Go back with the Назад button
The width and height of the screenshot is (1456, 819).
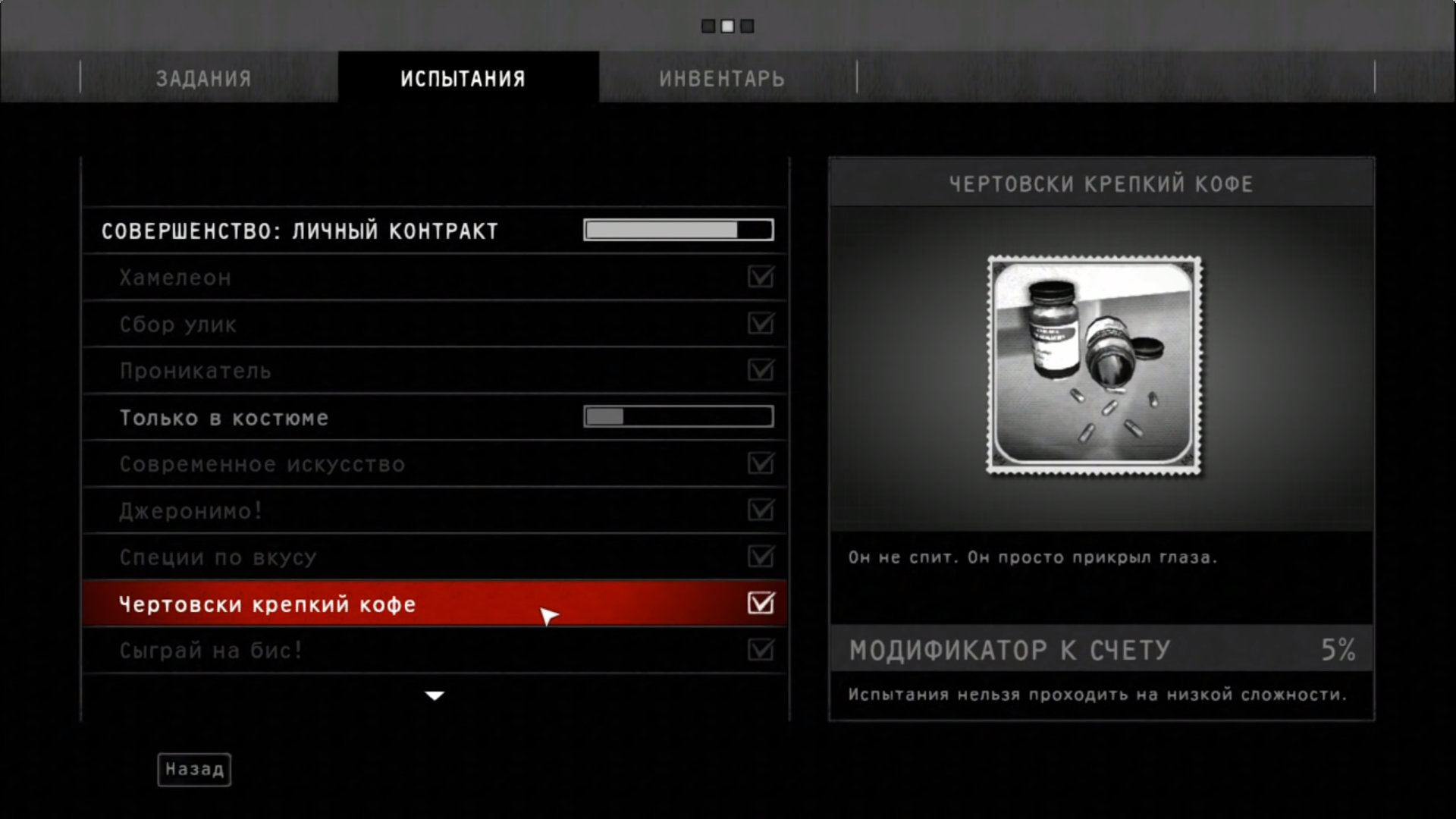(x=194, y=770)
